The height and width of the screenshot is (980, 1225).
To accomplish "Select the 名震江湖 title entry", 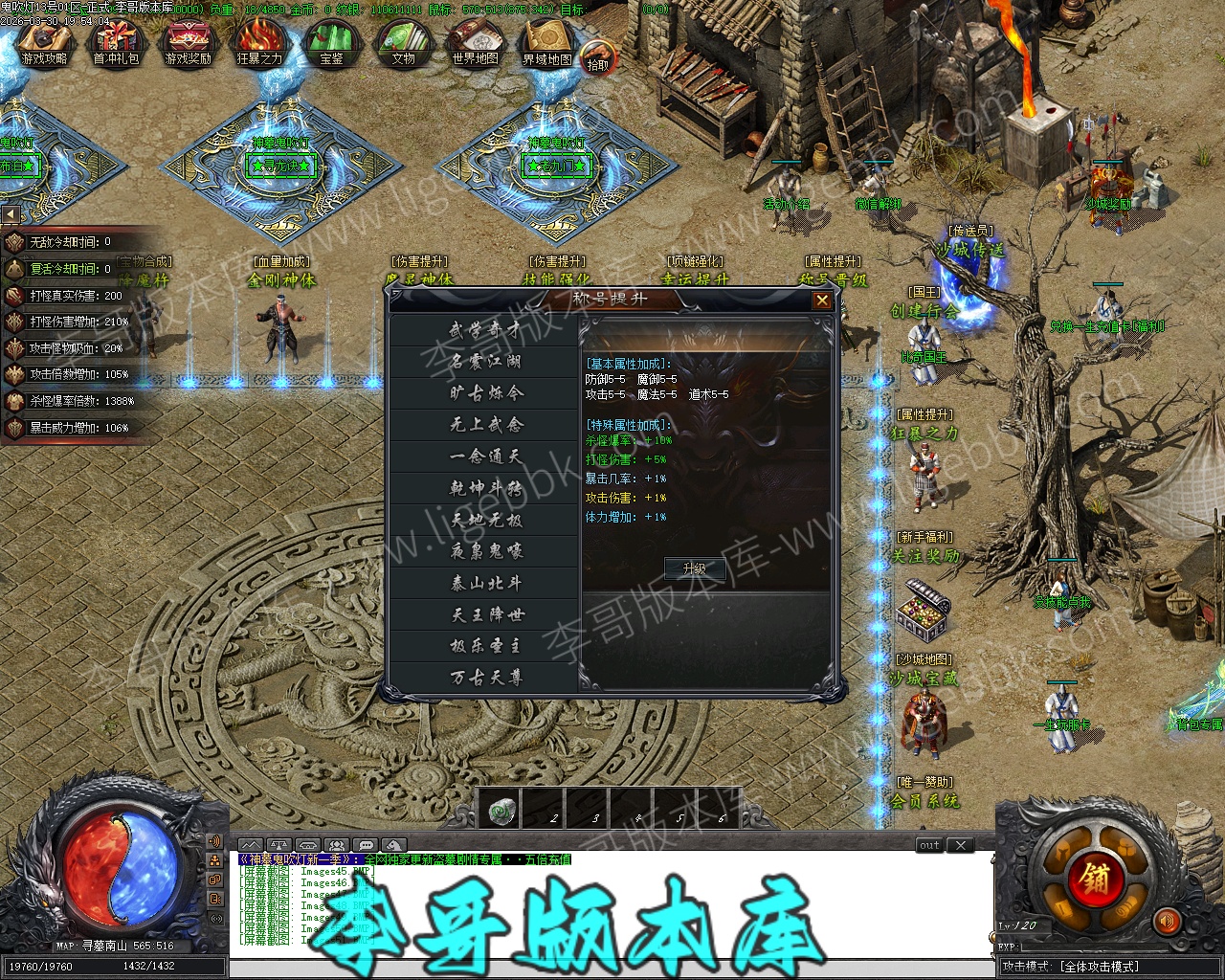I will click(485, 362).
